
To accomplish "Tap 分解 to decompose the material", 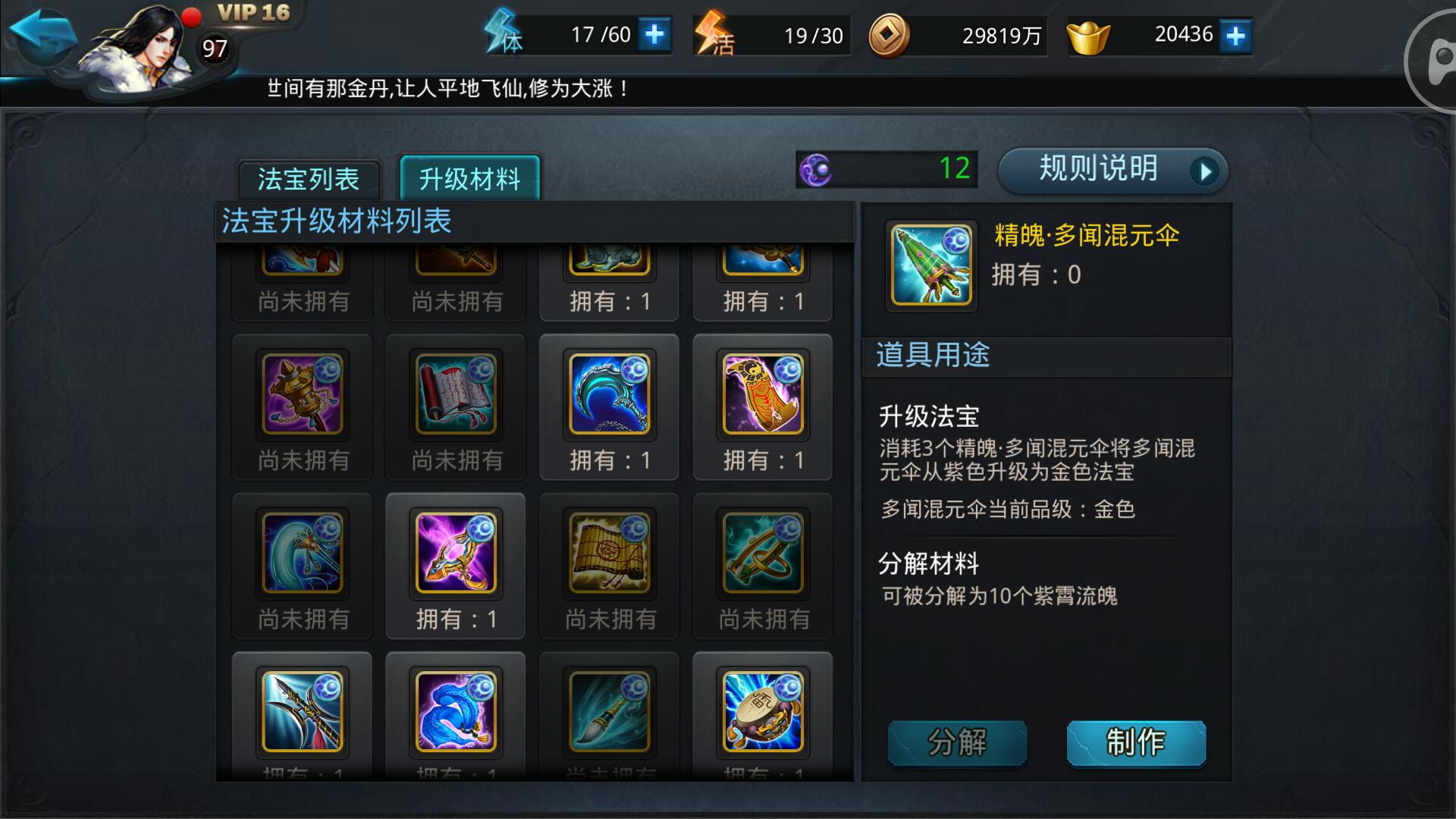I will coord(957,742).
